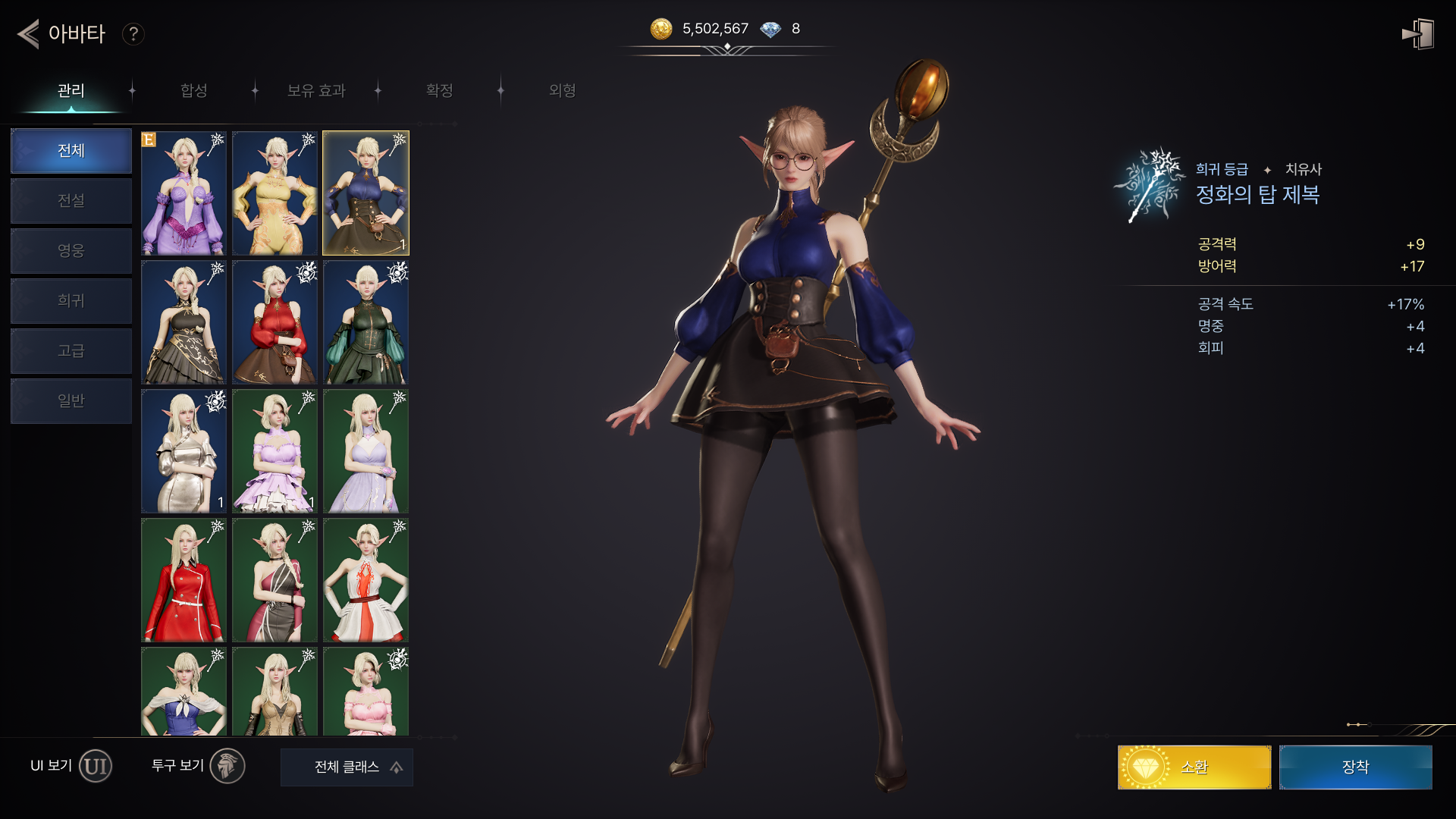Filter avatars by 전설 grade

[x=71, y=201]
